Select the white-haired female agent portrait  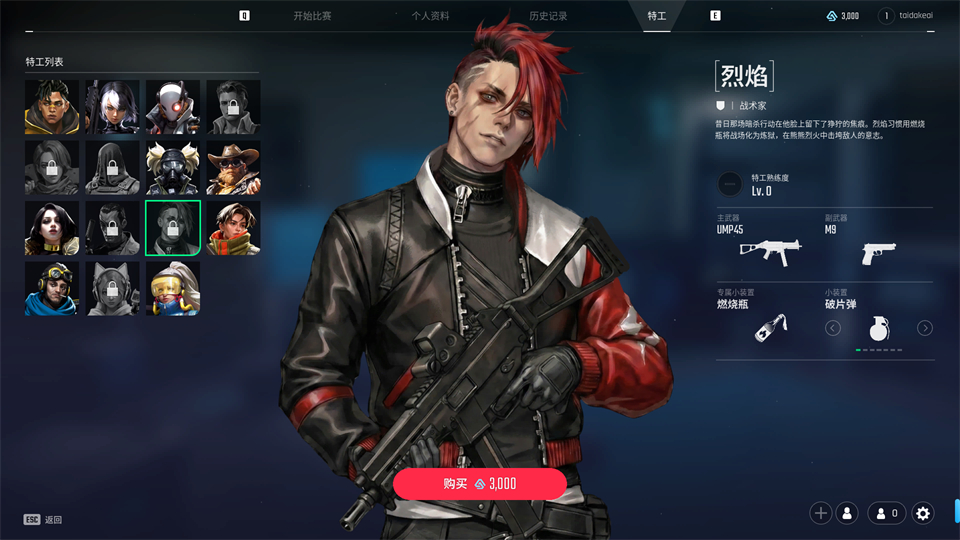pos(112,107)
